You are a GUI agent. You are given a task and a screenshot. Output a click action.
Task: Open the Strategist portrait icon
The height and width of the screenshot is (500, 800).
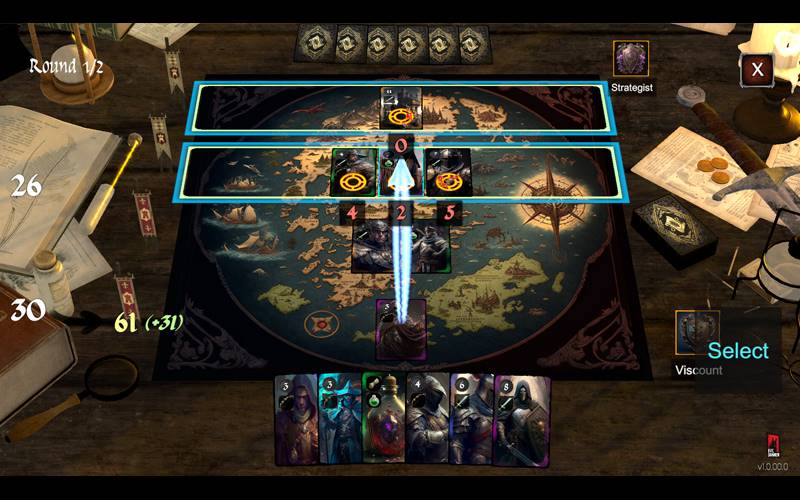(631, 59)
